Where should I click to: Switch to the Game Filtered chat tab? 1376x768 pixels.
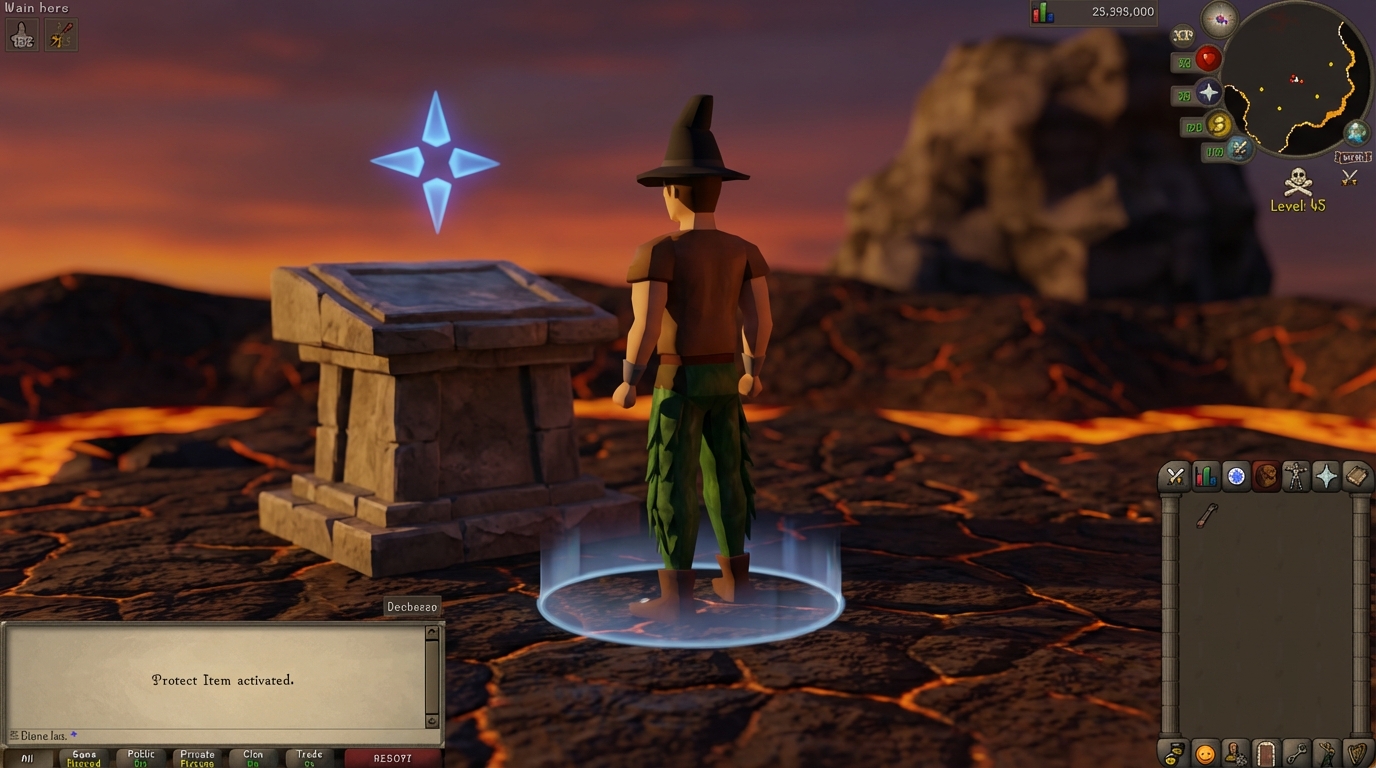84,757
